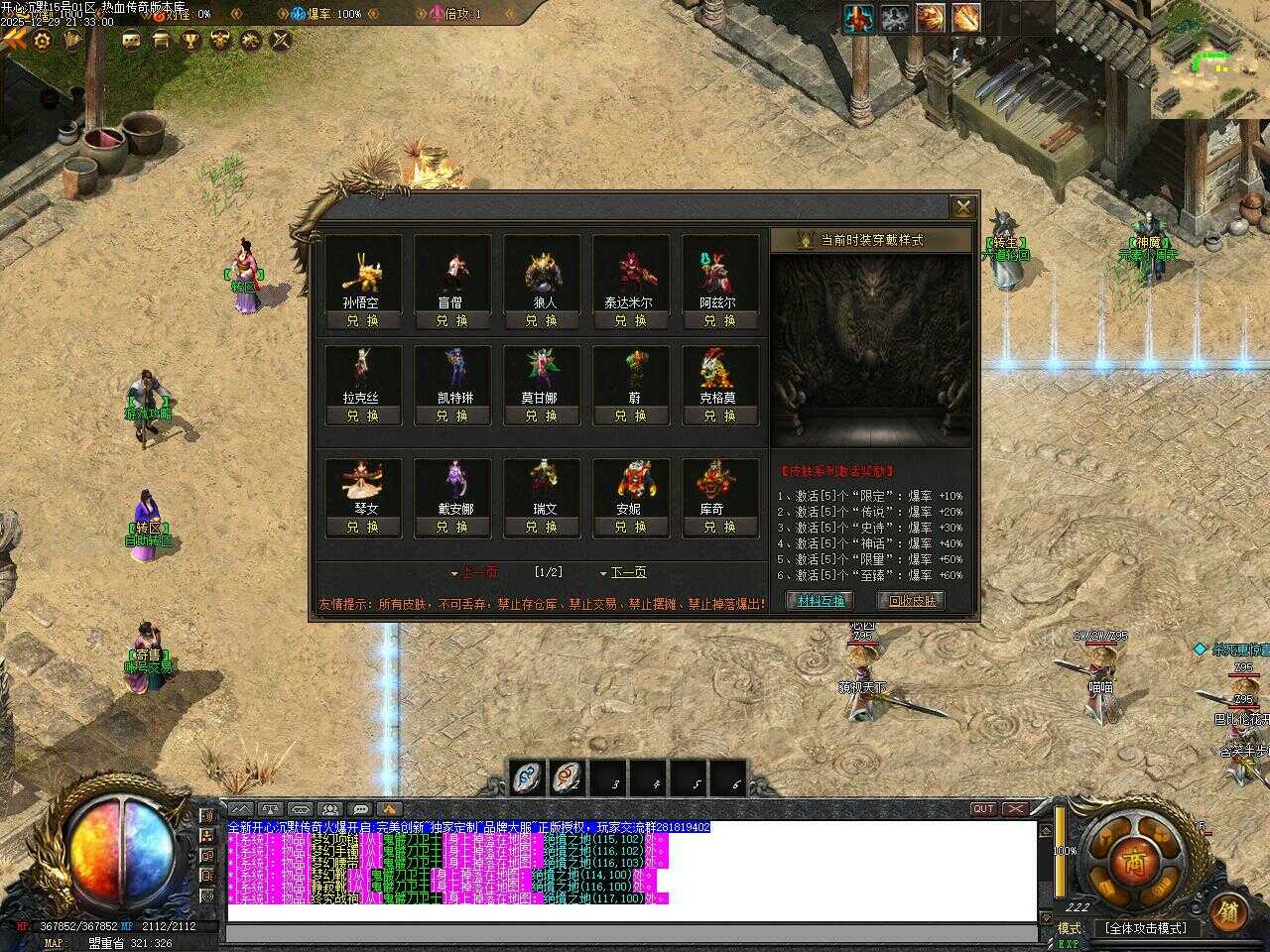Exchange for the 阿兹尔 skin
1270x952 pixels.
[719, 320]
